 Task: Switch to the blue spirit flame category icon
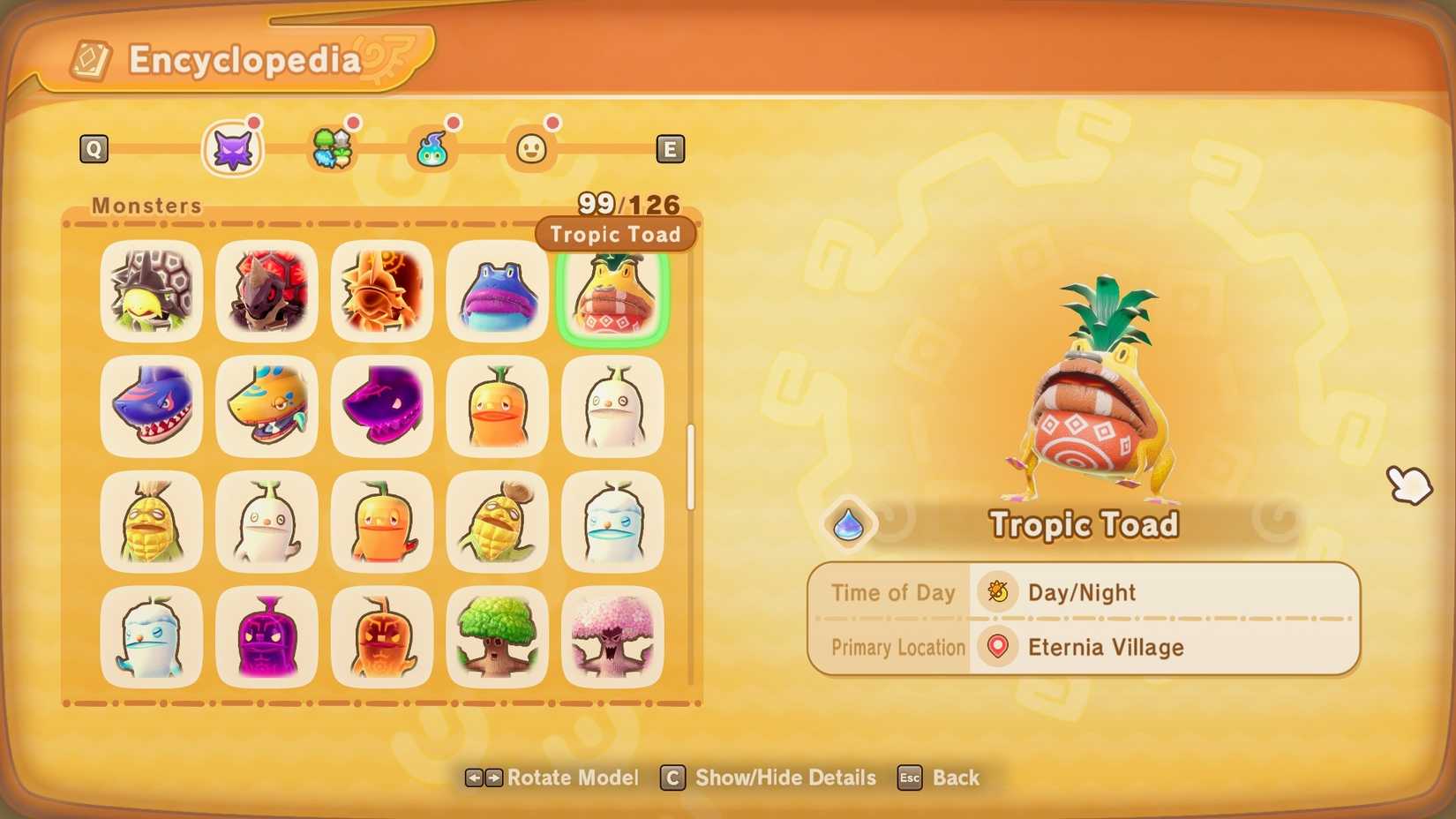432,148
